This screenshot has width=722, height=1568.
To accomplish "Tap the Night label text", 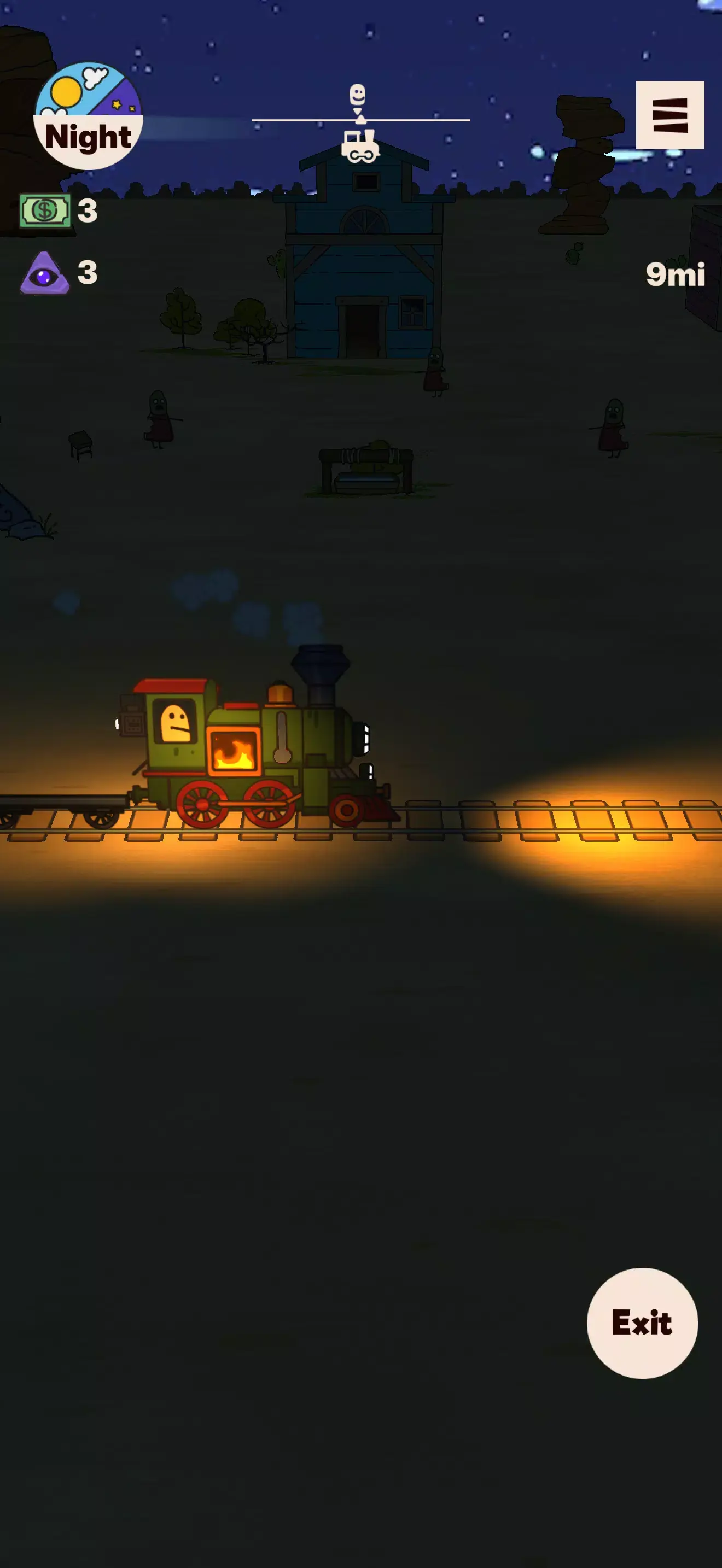I will [x=89, y=137].
